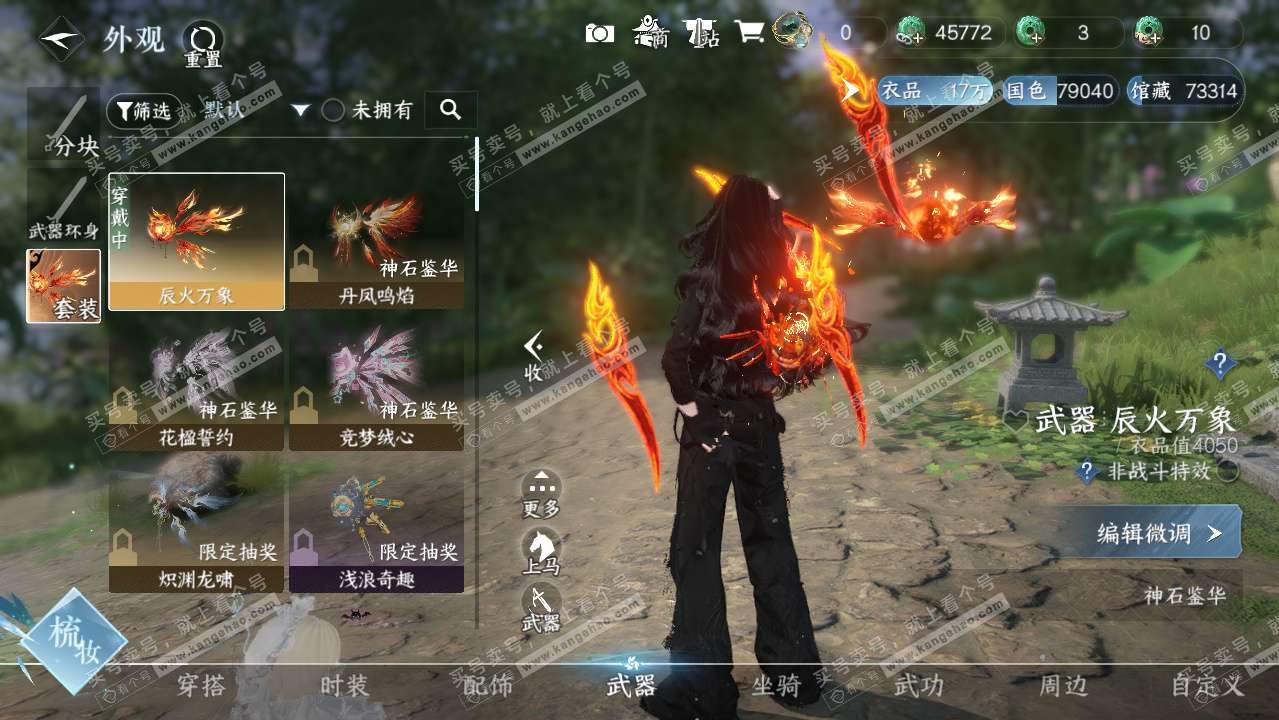Open the magnifier search
The image size is (1279, 720).
coord(450,110)
